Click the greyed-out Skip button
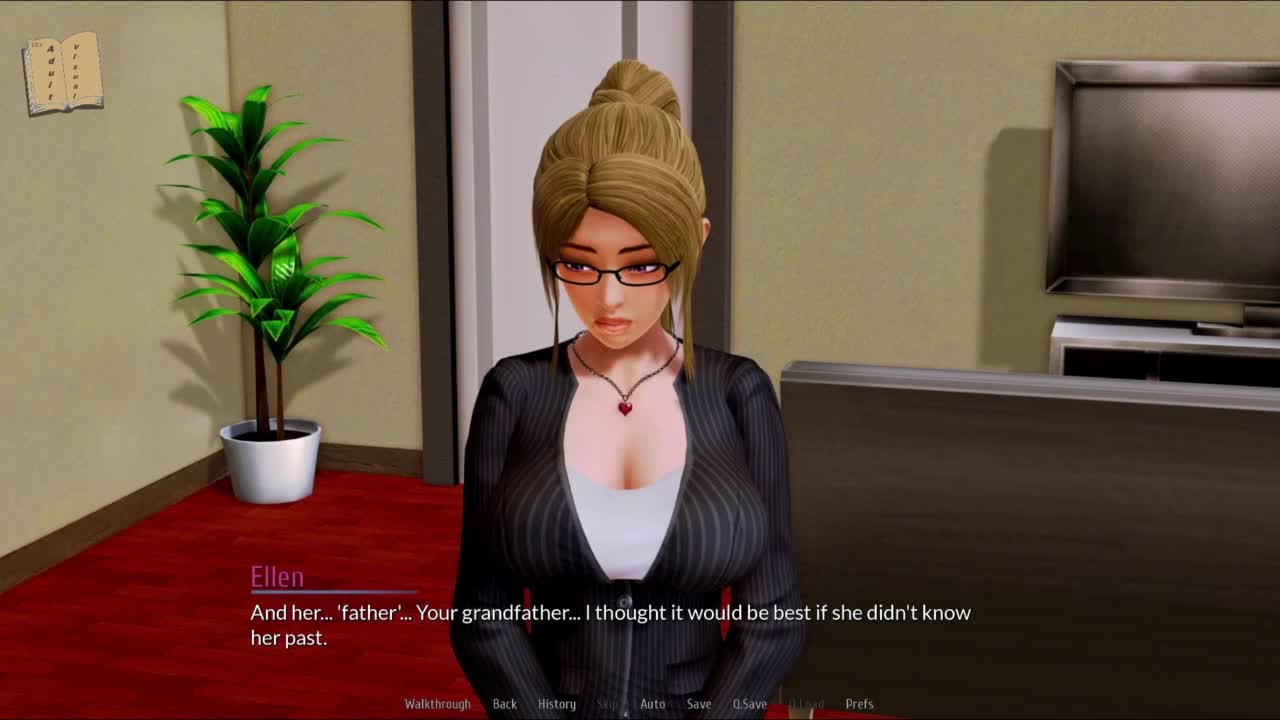 tap(608, 704)
